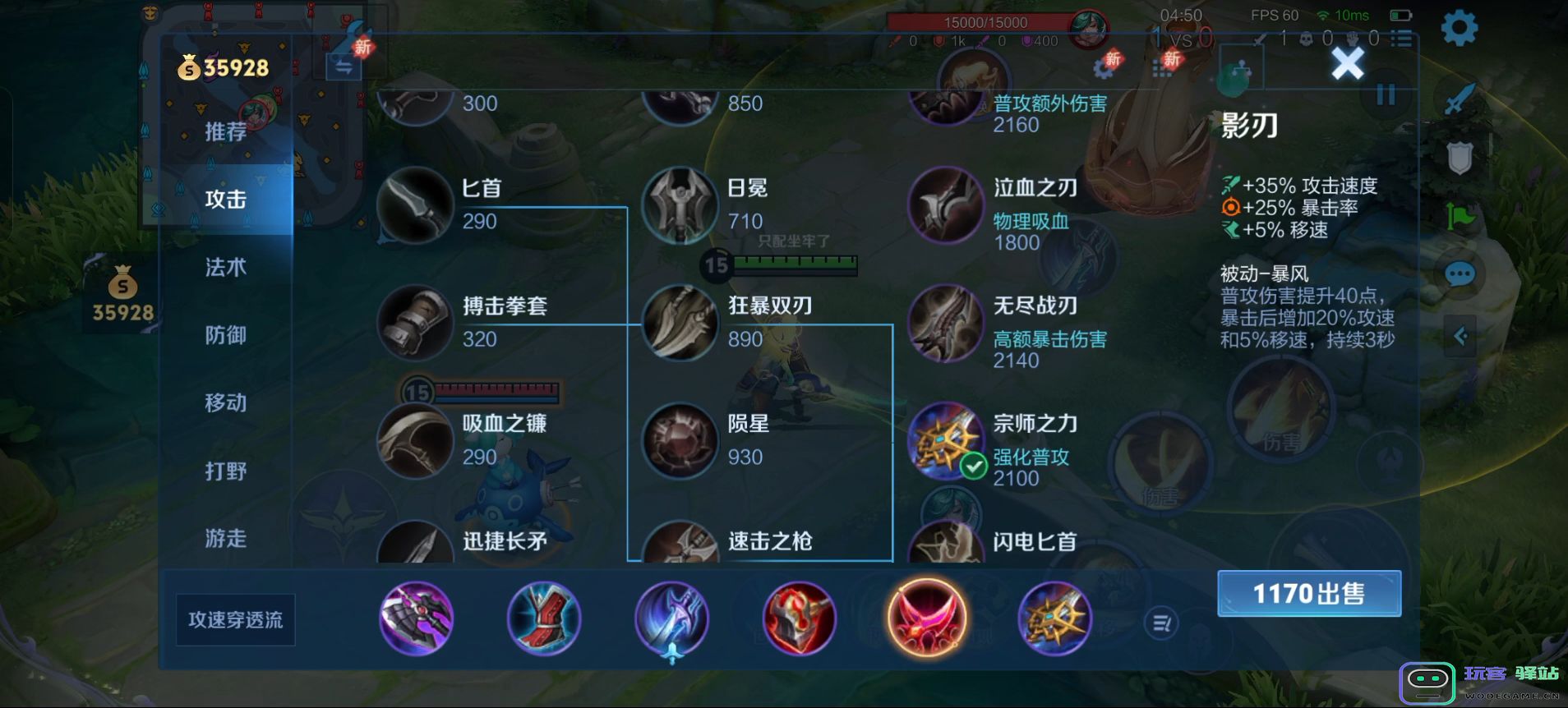1568x708 pixels.
Task: Click the 攻速穿透流 build preset button
Action: pyautogui.click(x=235, y=620)
